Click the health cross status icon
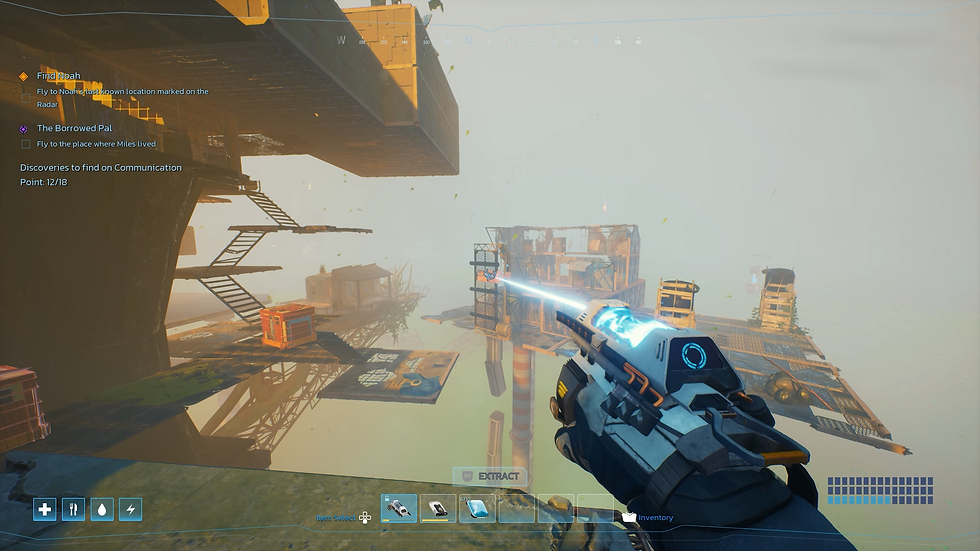The image size is (980, 551). pyautogui.click(x=44, y=509)
